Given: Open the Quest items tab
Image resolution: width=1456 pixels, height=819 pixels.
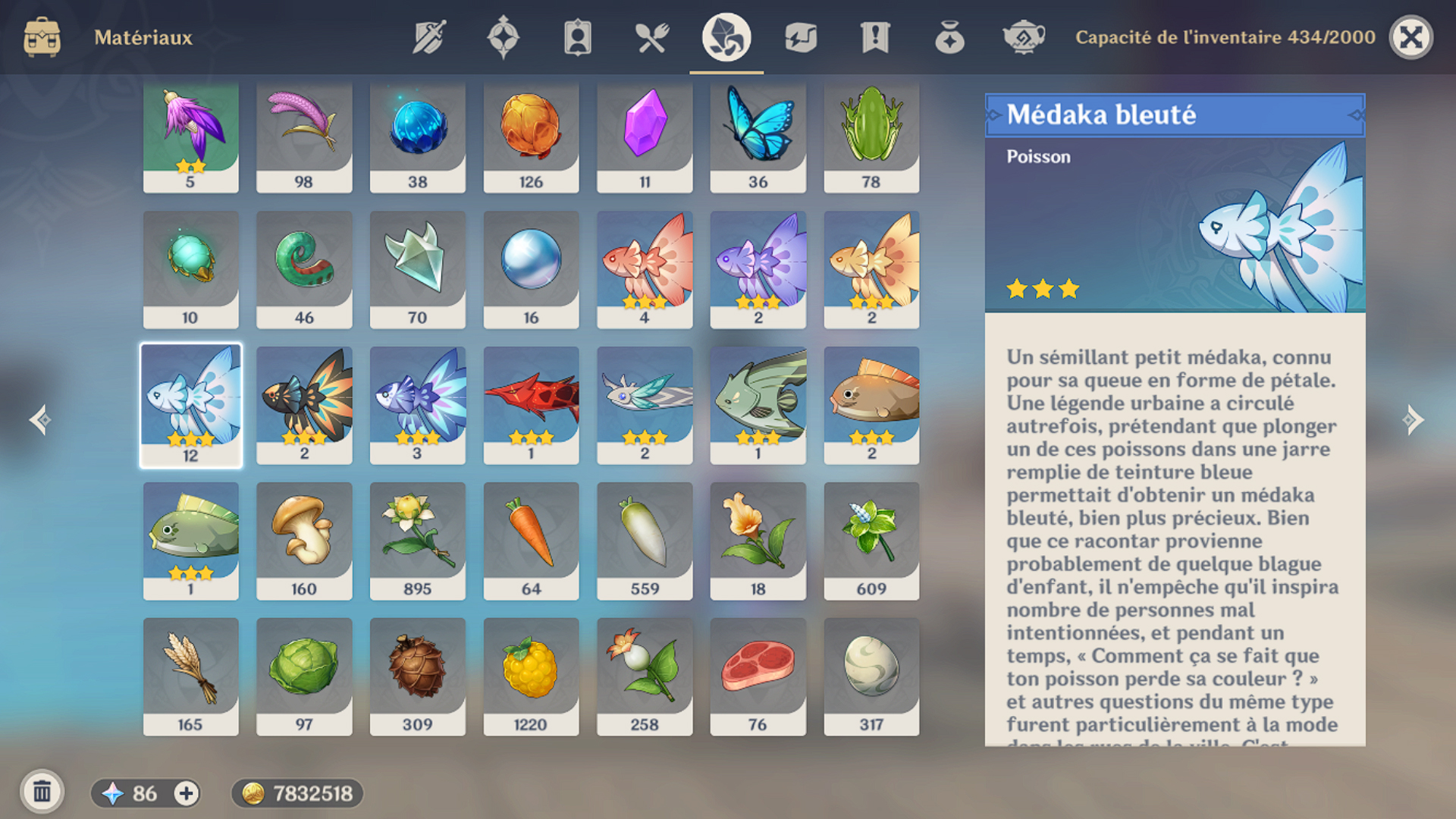Looking at the screenshot, I should coord(874,37).
